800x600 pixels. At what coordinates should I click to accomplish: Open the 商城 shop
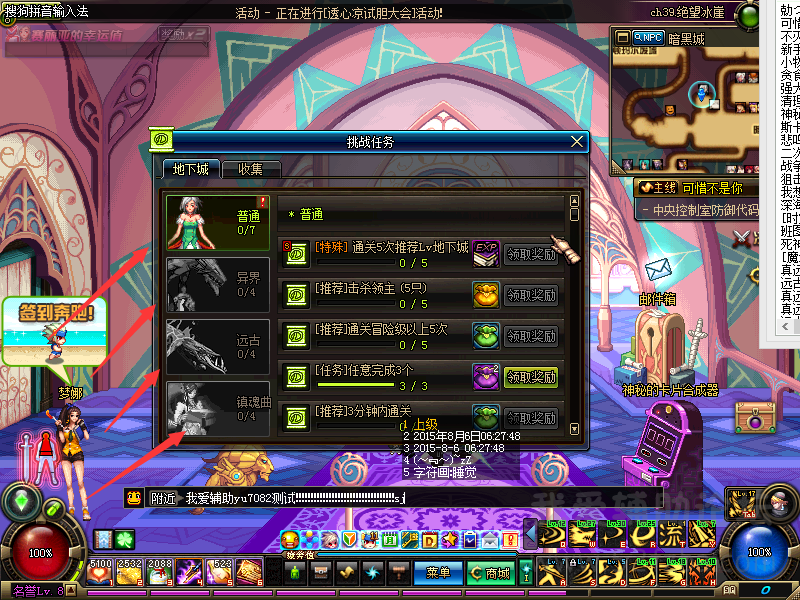point(491,573)
